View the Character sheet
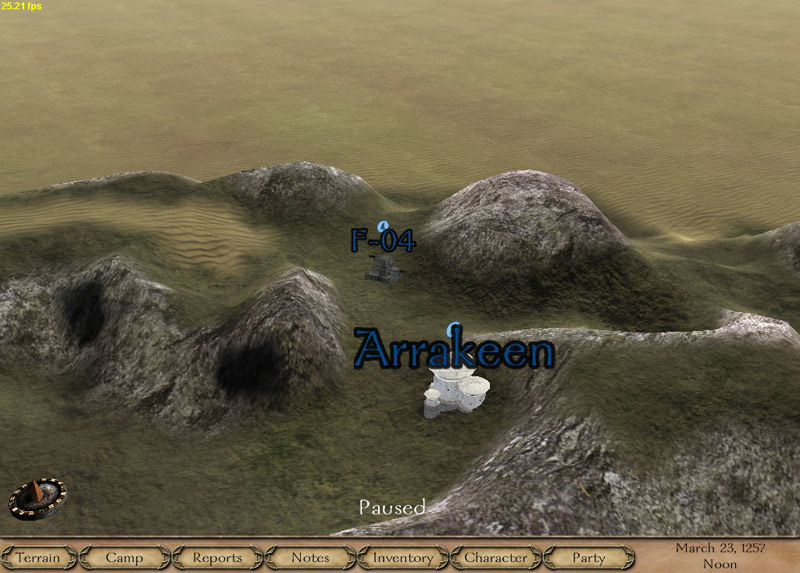Screen dimensions: 800x573 click(x=496, y=557)
